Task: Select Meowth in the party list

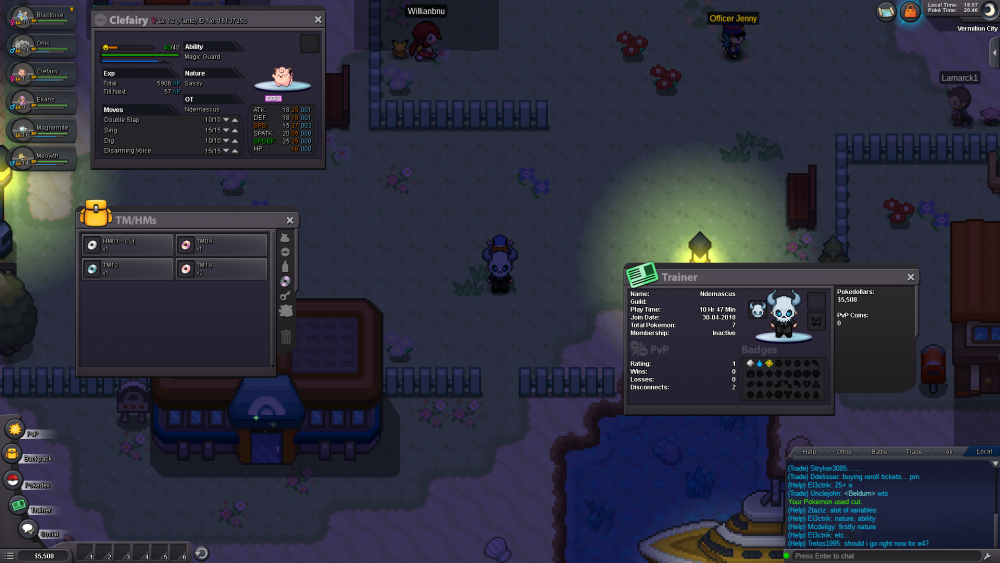Action: (x=43, y=158)
